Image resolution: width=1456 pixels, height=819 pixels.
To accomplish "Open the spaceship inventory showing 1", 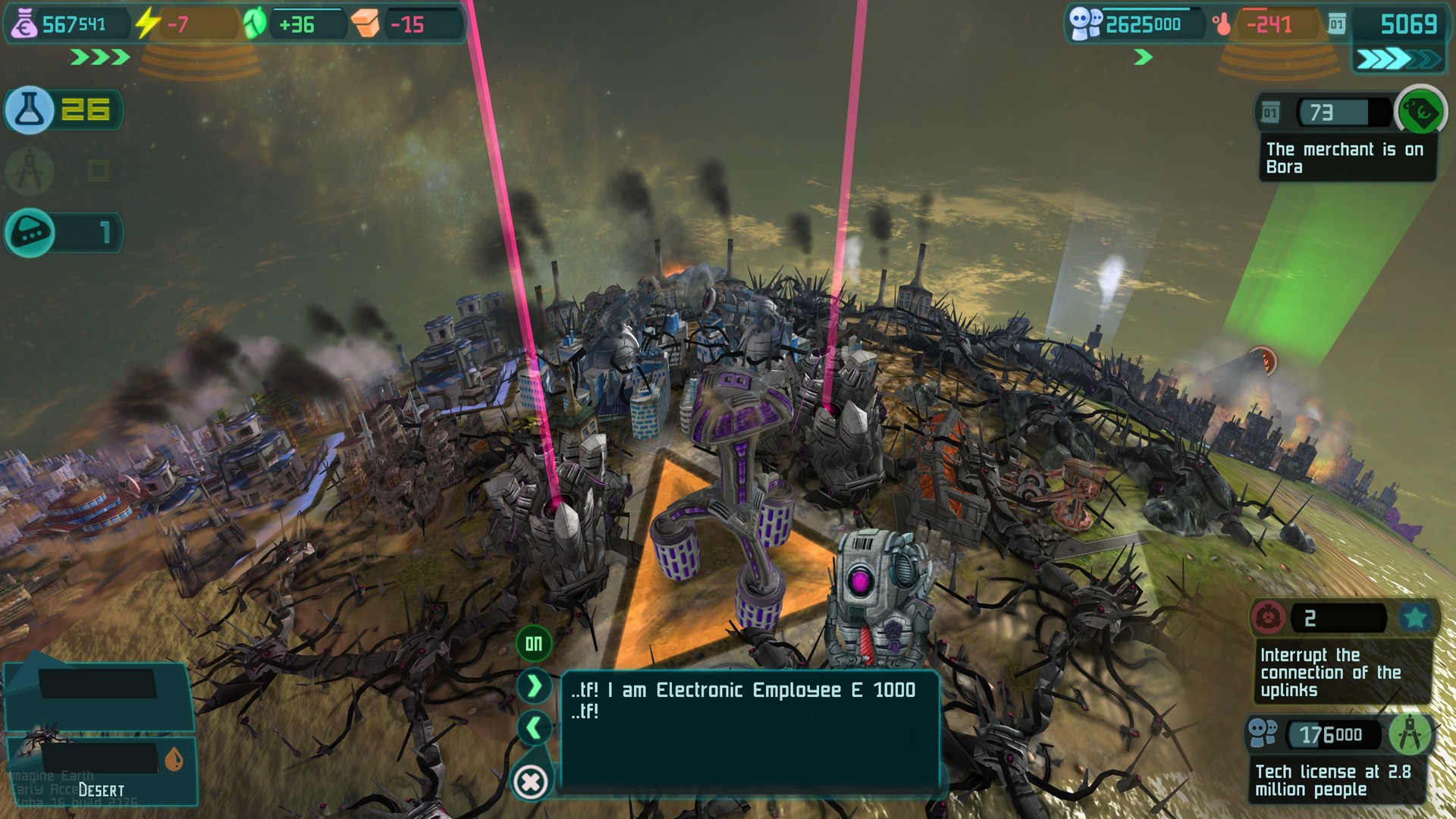I will click(29, 233).
